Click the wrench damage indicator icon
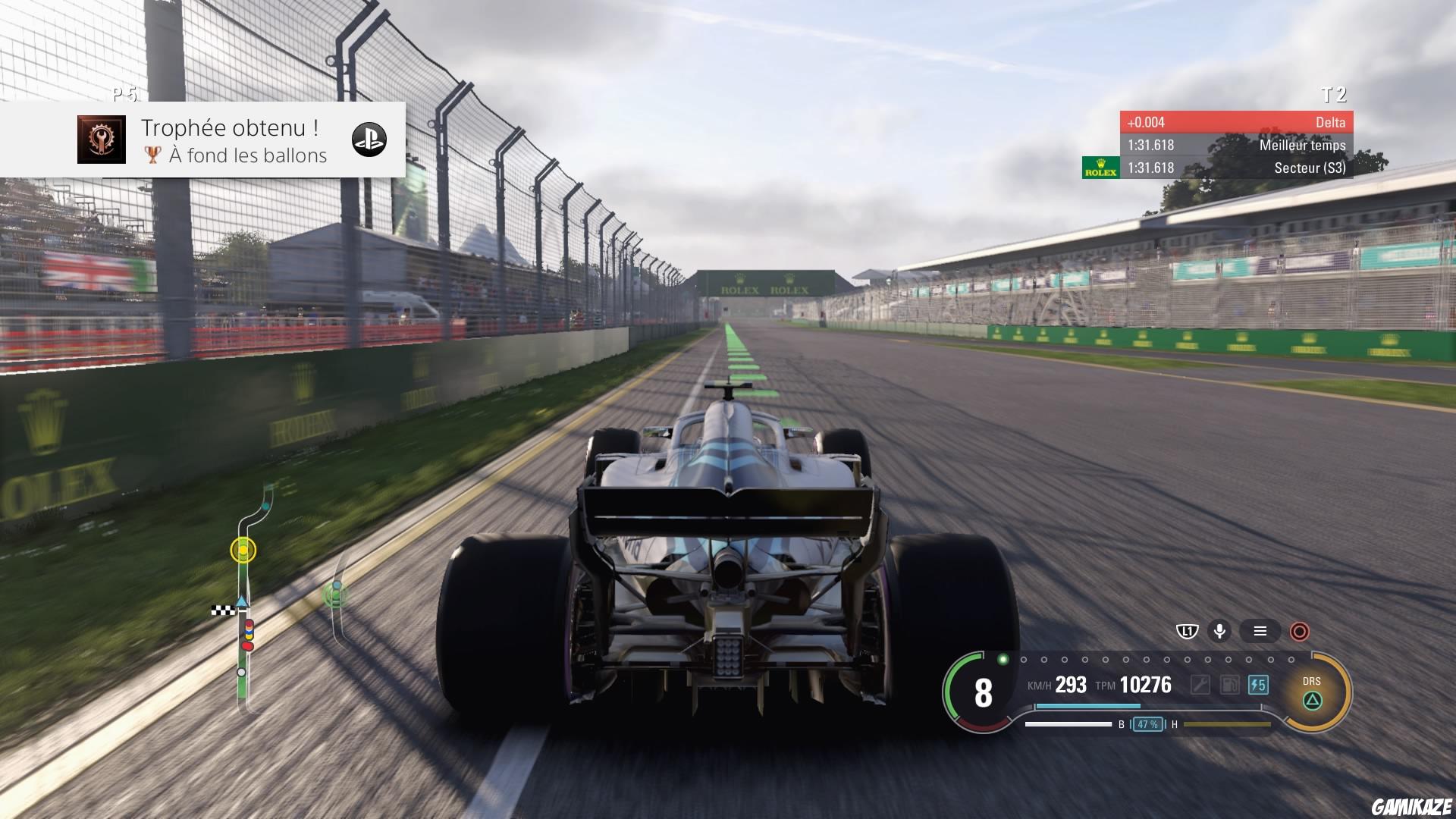 (1200, 685)
